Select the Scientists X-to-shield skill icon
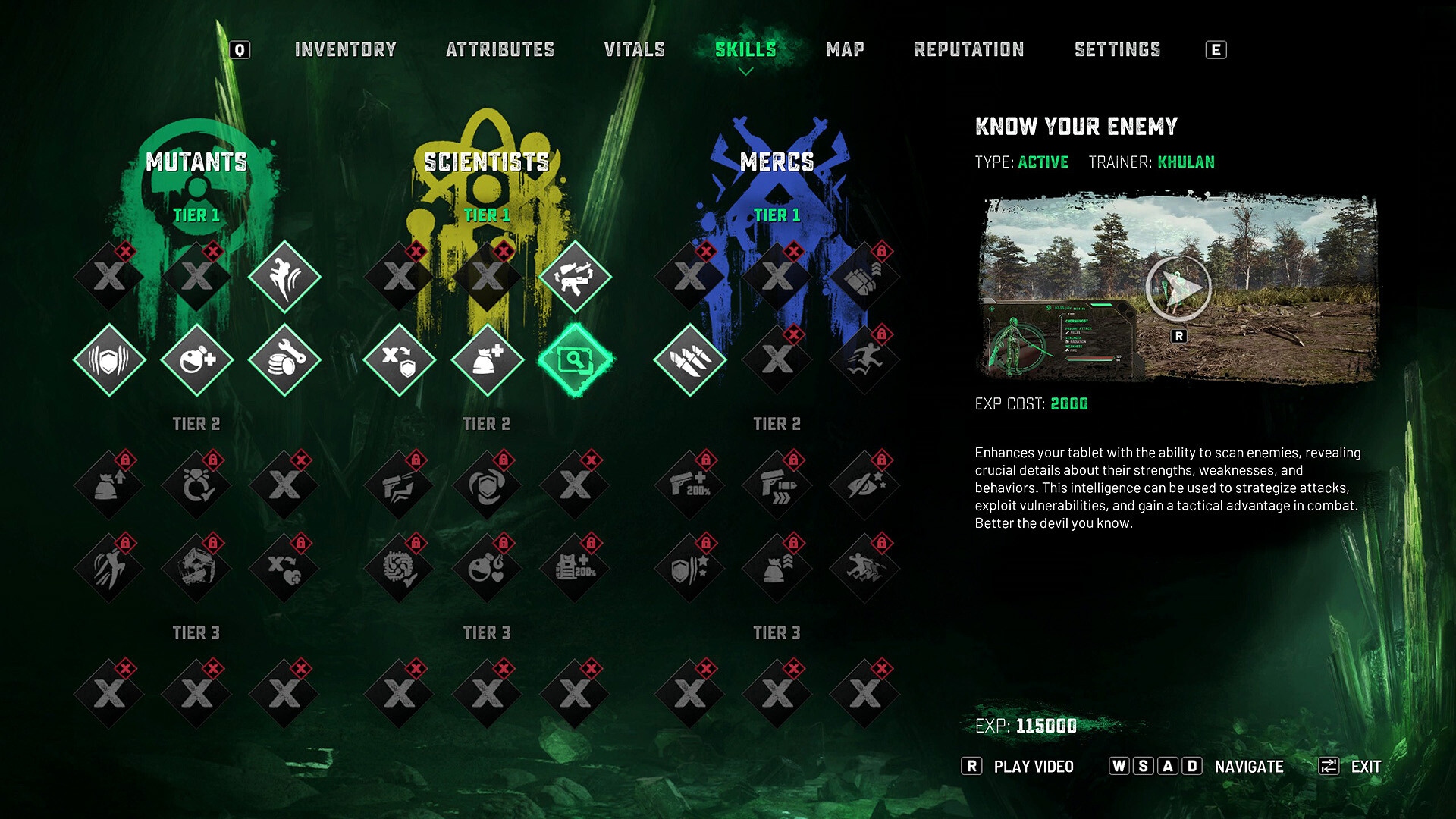 click(400, 359)
